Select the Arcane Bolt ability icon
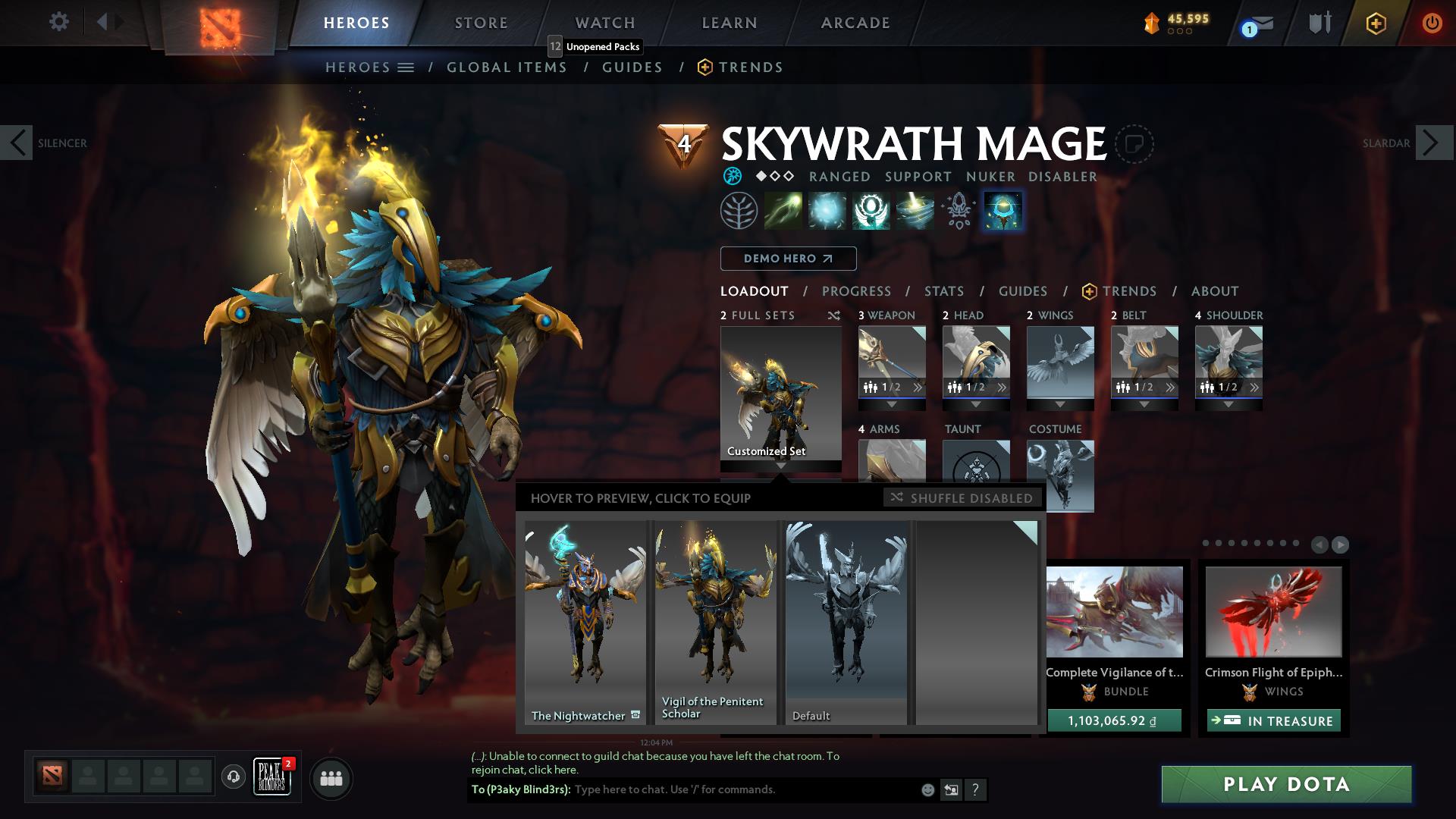The height and width of the screenshot is (819, 1456). click(x=781, y=210)
